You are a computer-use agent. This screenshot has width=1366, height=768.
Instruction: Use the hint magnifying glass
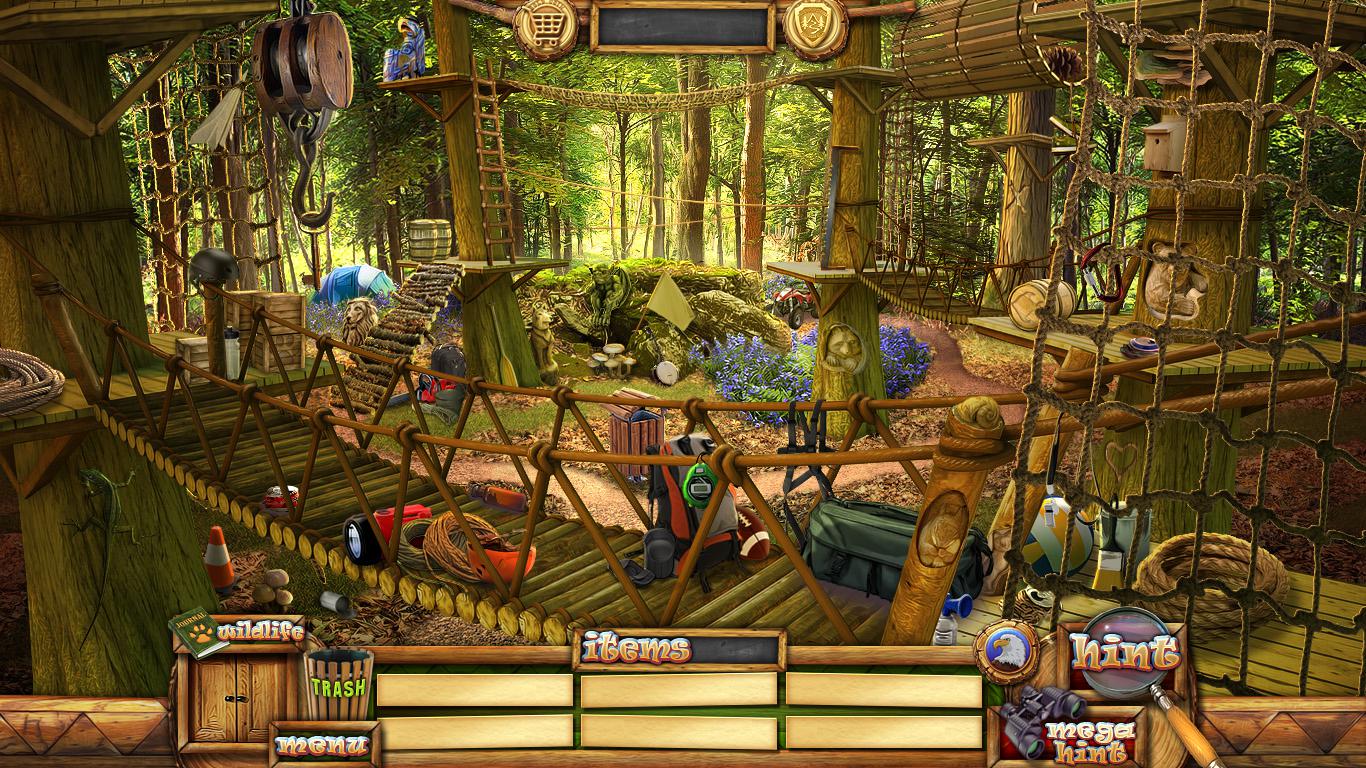click(1122, 654)
